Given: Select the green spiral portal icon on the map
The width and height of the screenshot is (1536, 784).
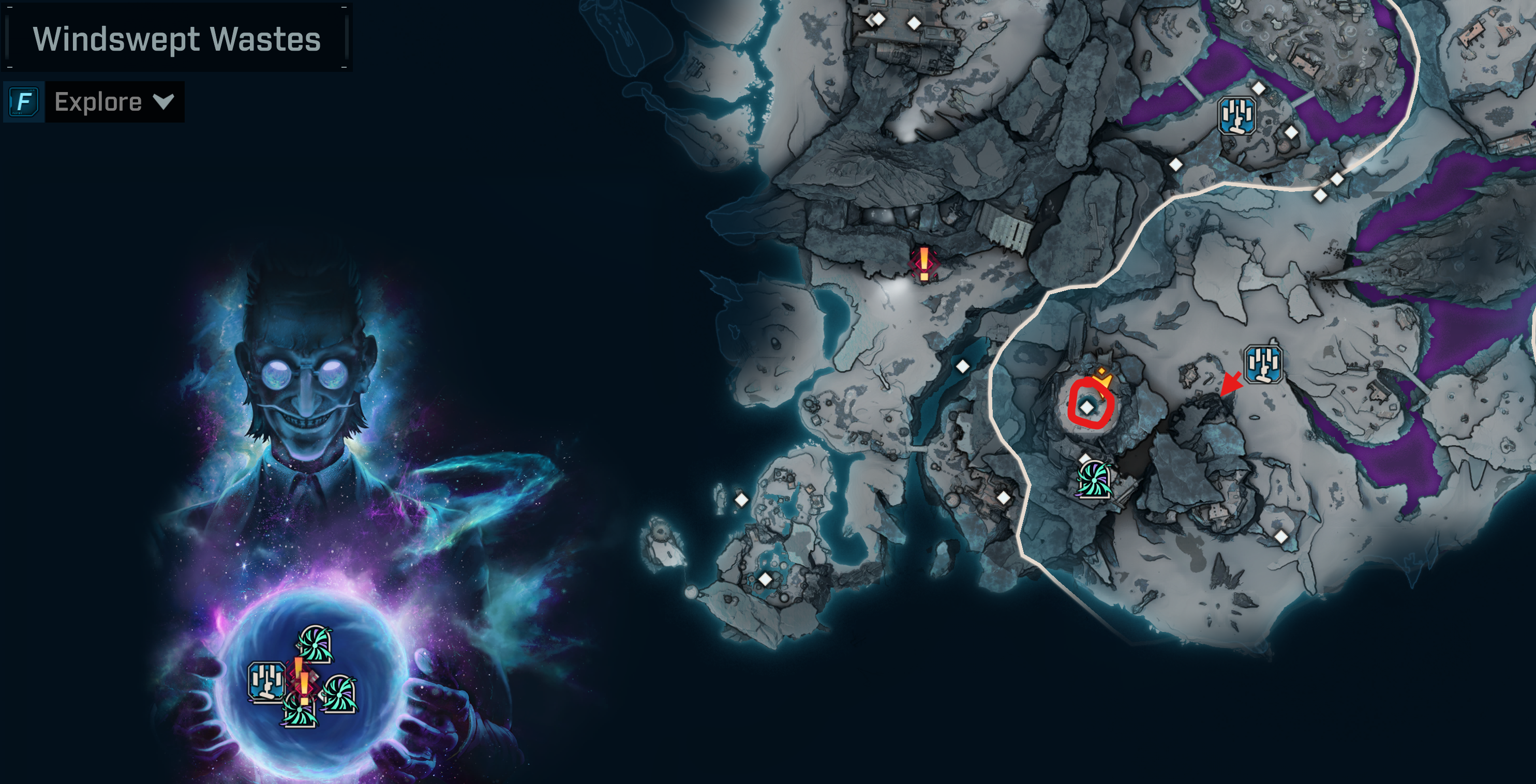Looking at the screenshot, I should pyautogui.click(x=1095, y=480).
